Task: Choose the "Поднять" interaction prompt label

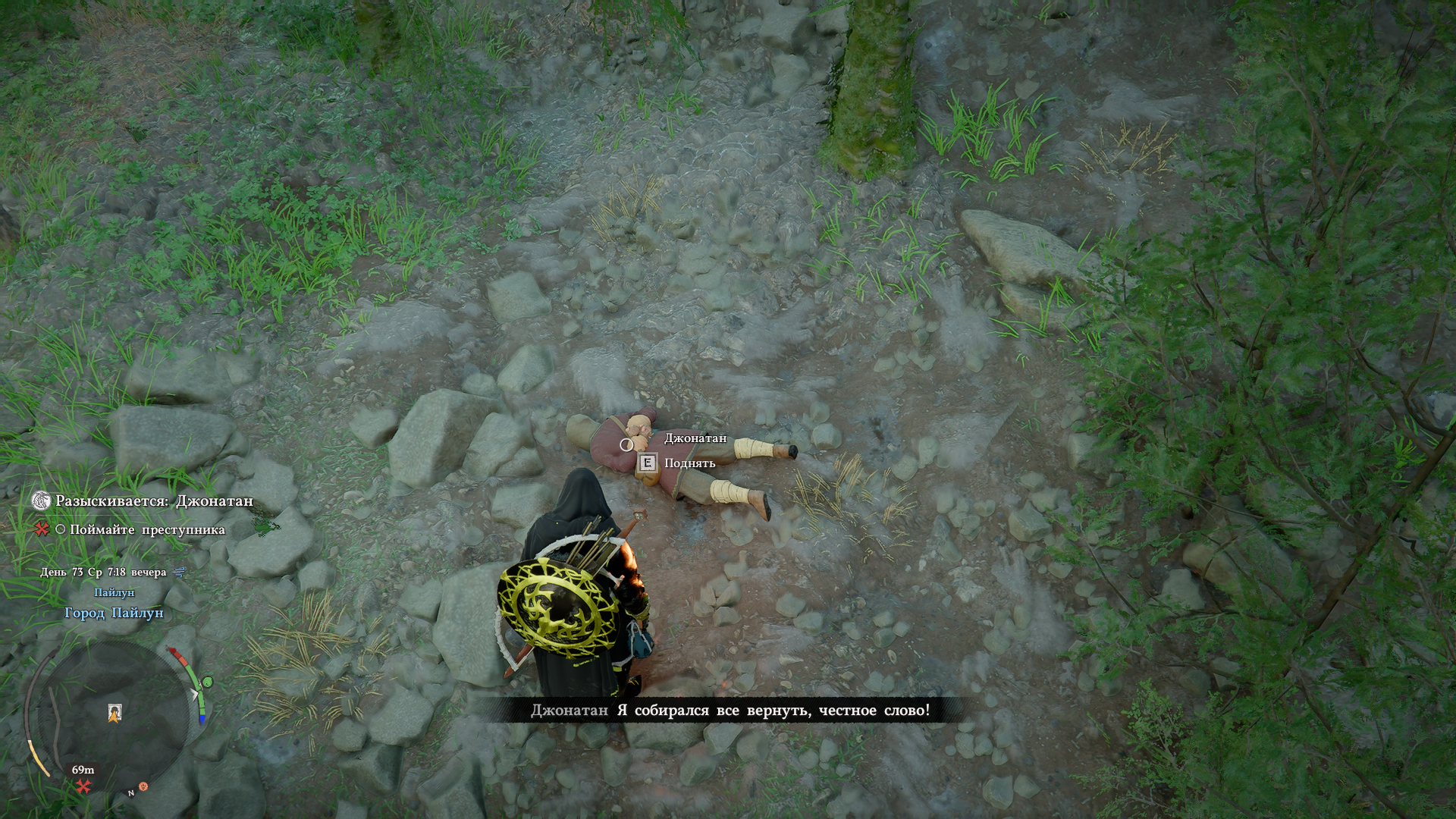Action: [689, 463]
